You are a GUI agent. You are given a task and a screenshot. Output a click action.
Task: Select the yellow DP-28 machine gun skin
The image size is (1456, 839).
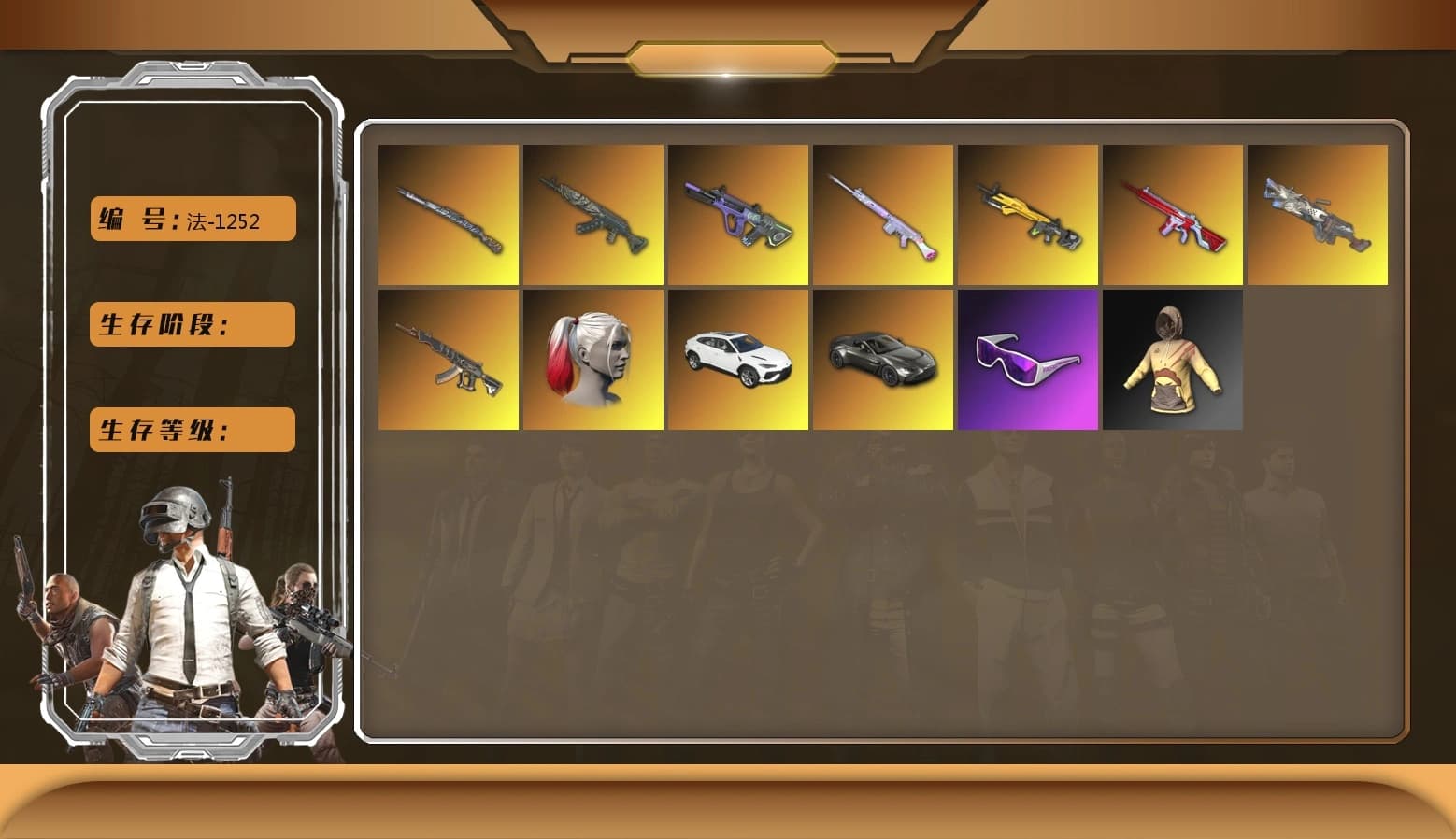pyautogui.click(x=1027, y=215)
